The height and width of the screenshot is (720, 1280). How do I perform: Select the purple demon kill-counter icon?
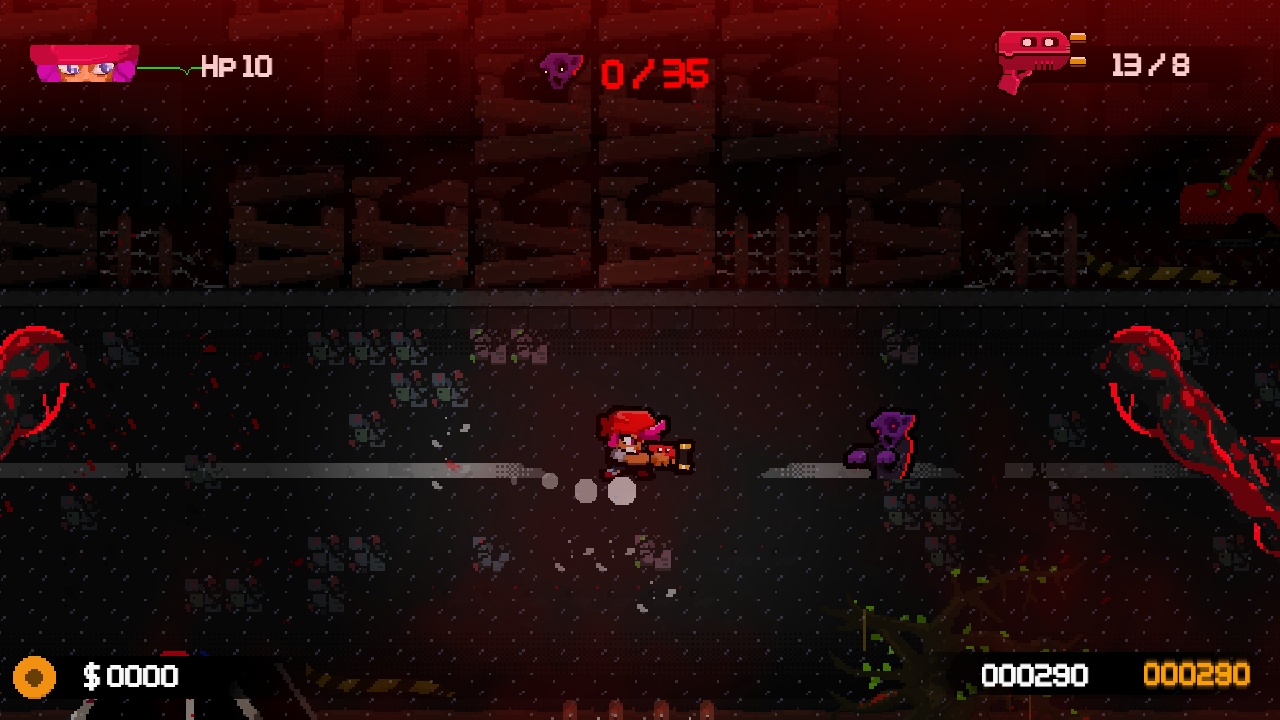(x=560, y=68)
